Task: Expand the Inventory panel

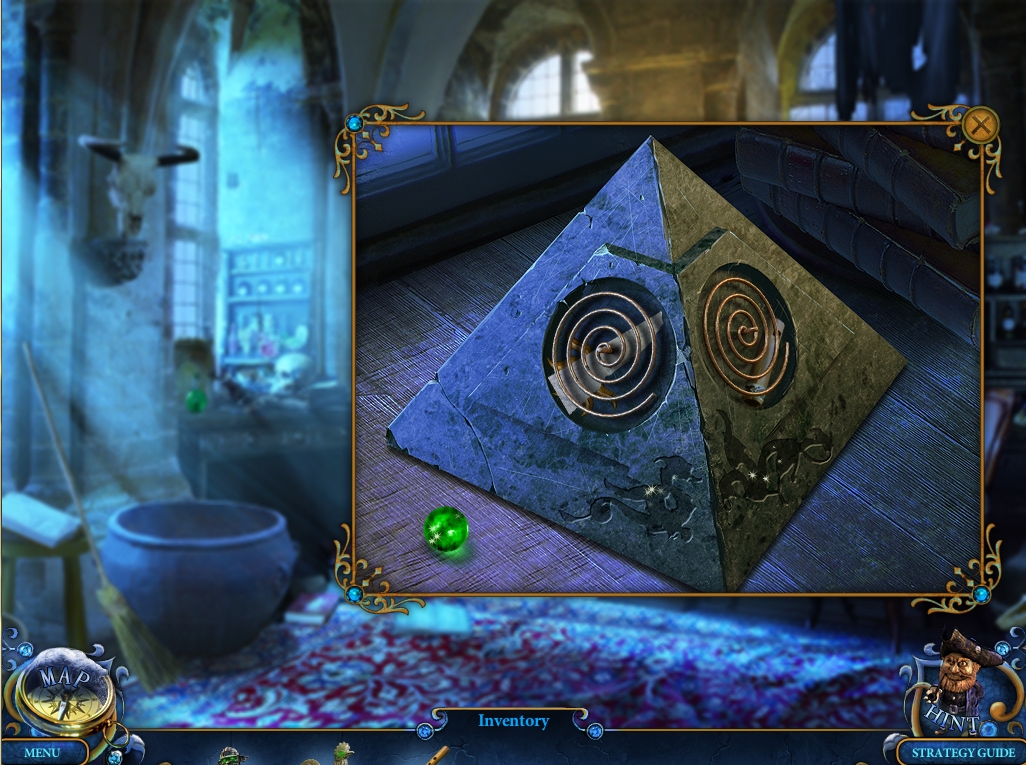Action: (x=513, y=721)
